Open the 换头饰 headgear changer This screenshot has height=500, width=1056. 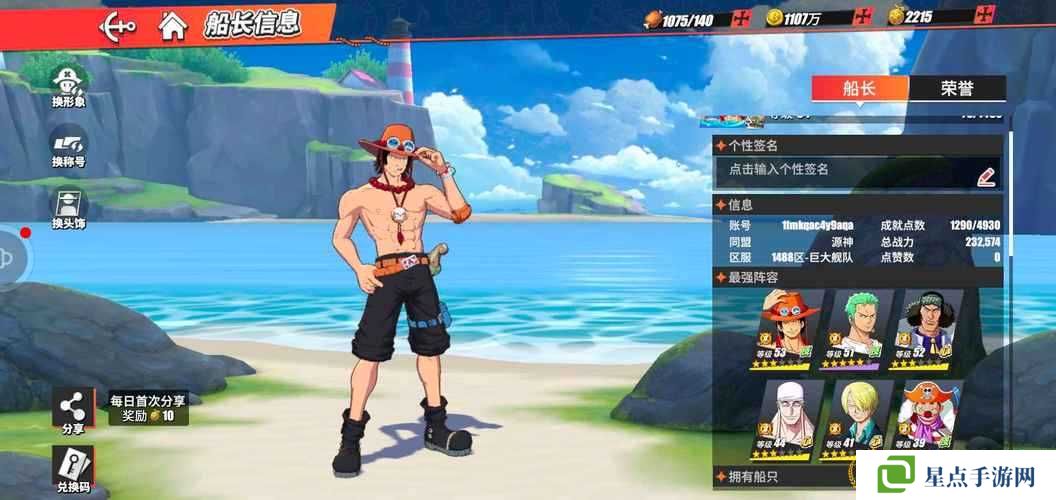[x=69, y=207]
